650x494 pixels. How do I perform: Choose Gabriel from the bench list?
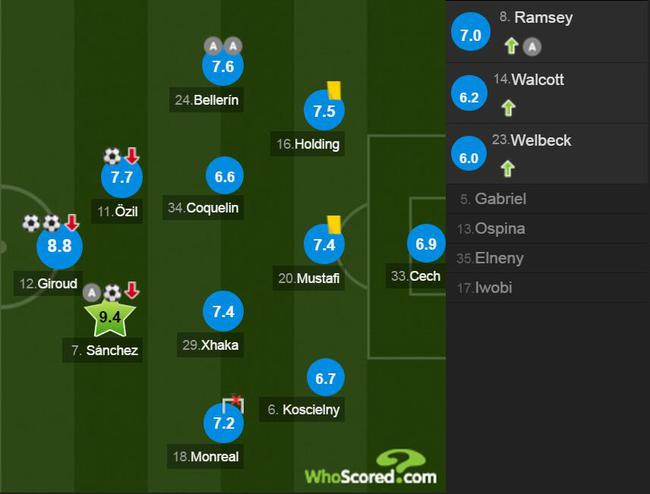tap(548, 199)
